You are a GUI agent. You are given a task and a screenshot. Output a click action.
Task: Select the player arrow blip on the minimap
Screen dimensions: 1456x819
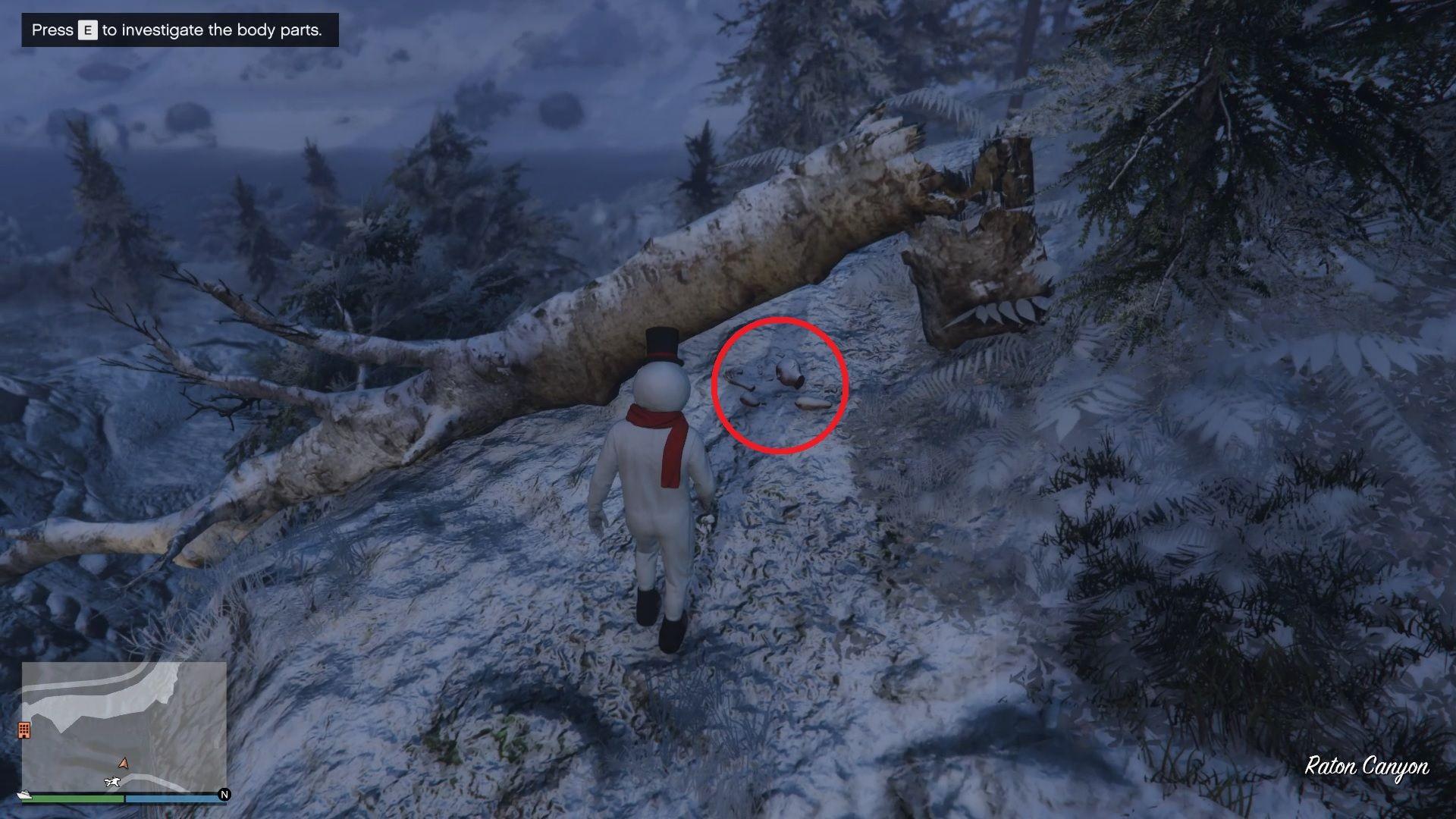point(124,763)
